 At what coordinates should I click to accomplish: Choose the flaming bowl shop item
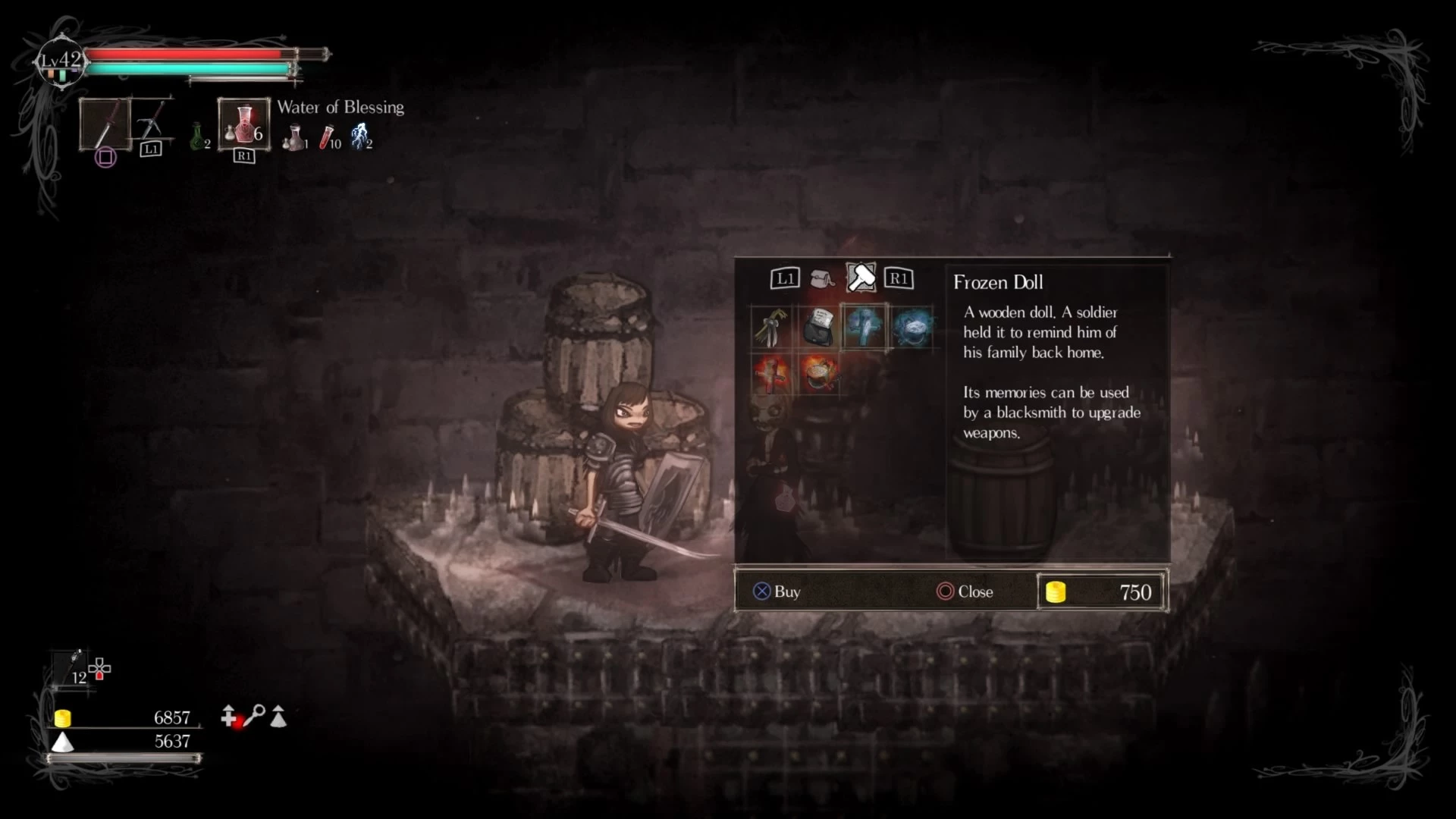818,374
